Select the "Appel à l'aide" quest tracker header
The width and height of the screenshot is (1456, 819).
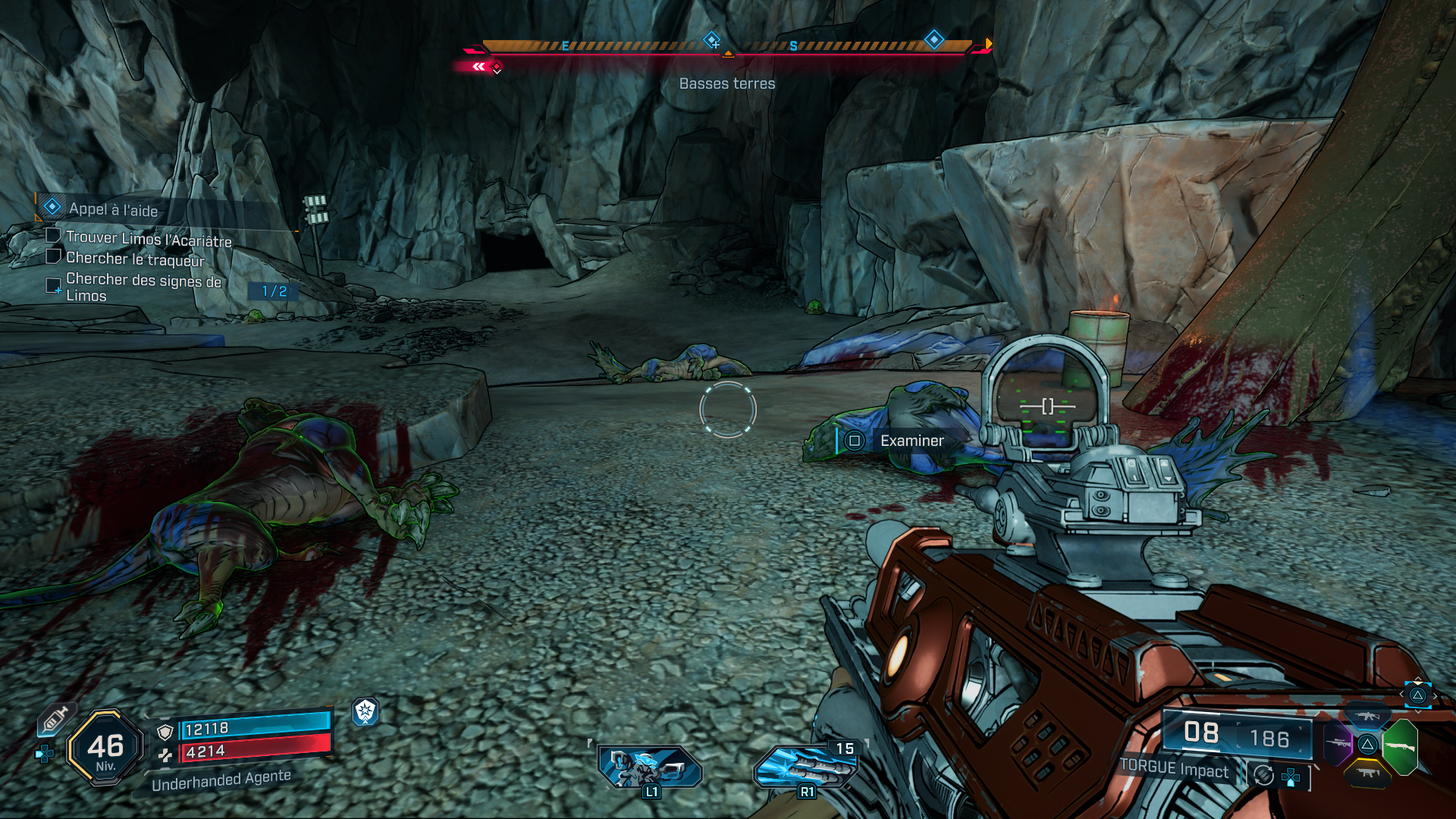click(x=114, y=209)
